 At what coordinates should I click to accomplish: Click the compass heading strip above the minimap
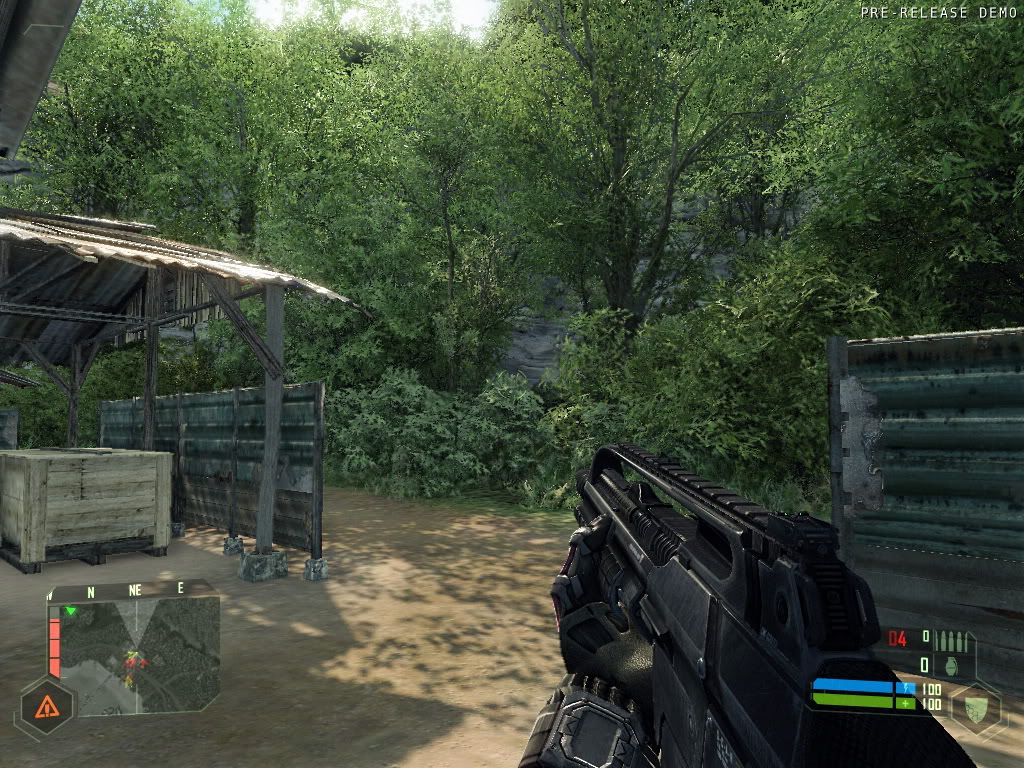pos(133,590)
